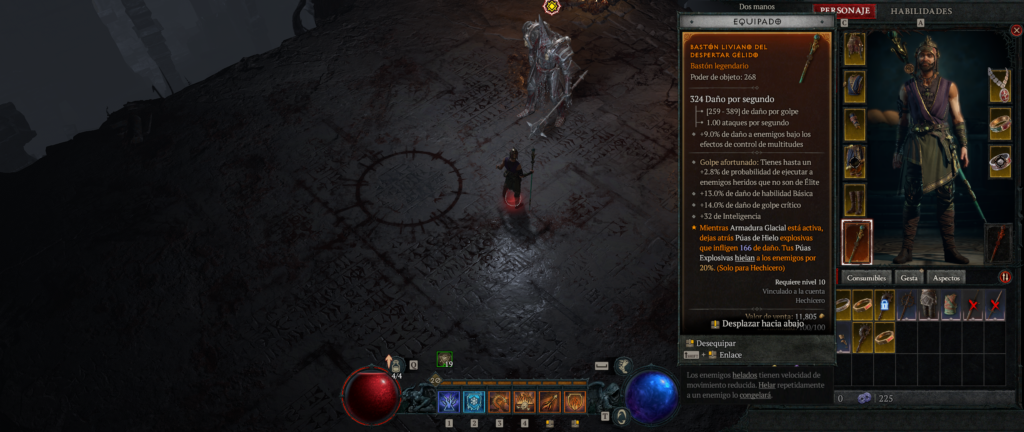The width and height of the screenshot is (1024, 432).
Task: Open the Consumibles inventory tab
Action: point(866,277)
